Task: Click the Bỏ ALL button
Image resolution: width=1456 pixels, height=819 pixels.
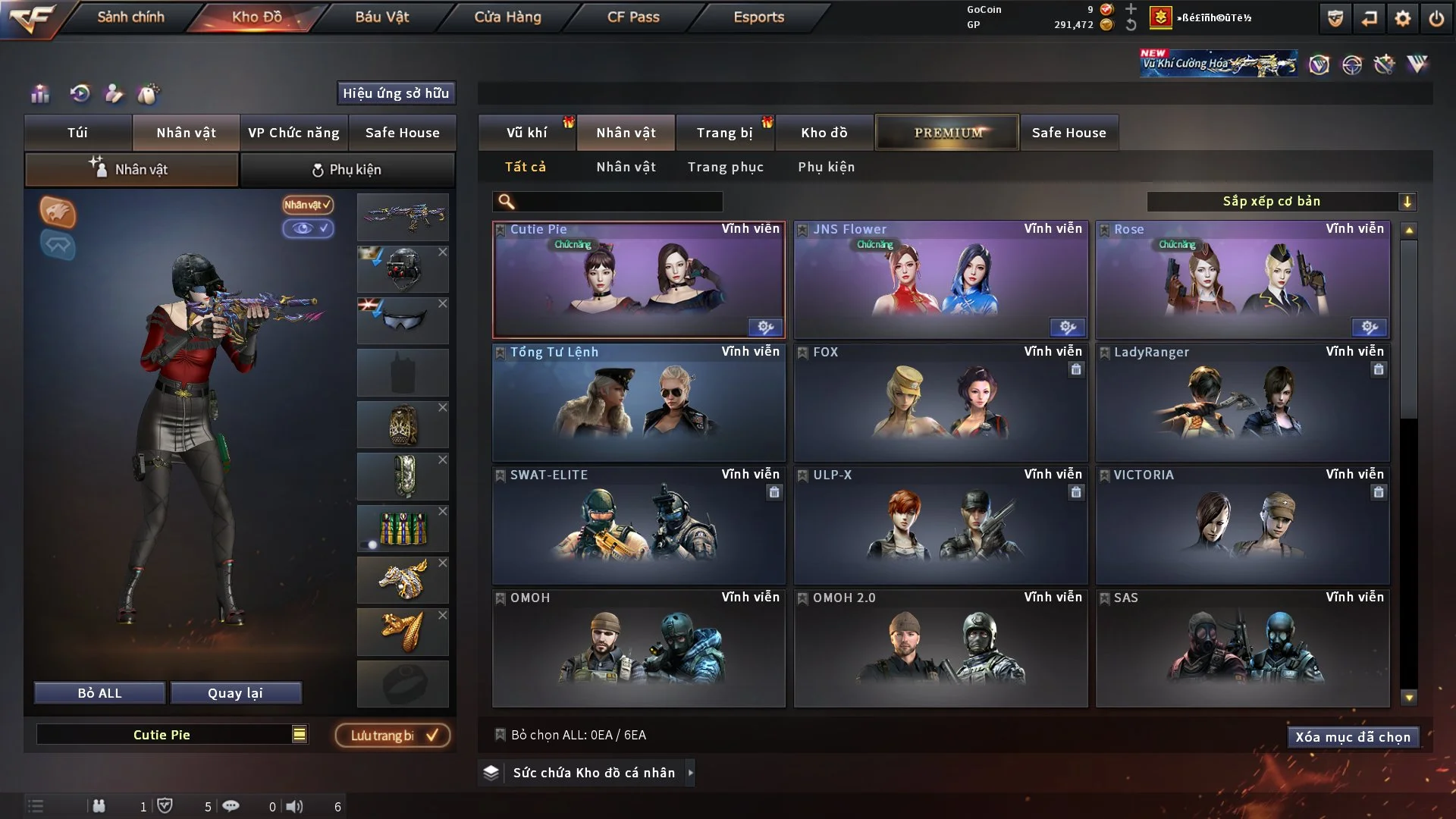Action: pos(99,693)
